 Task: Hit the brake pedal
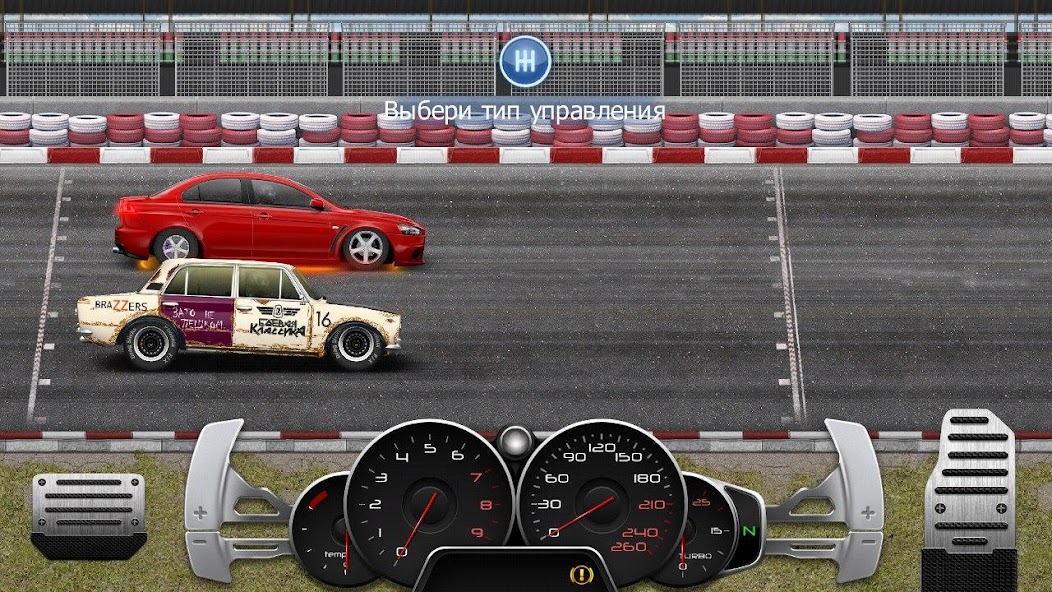tap(88, 511)
